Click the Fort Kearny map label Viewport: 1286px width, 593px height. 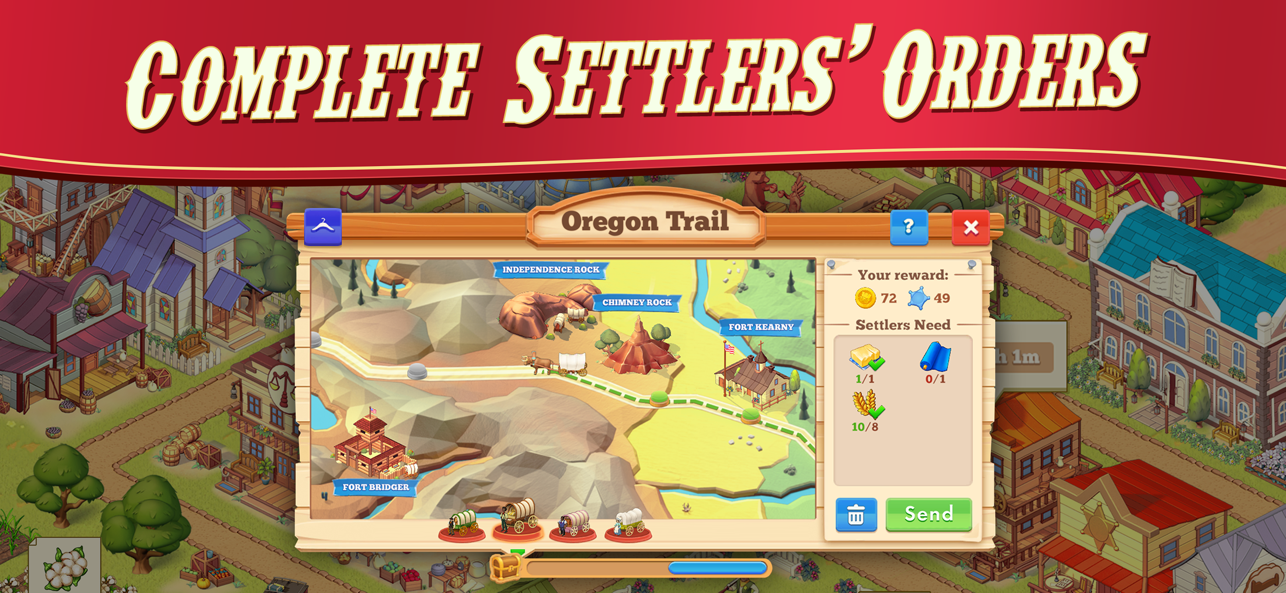[761, 327]
